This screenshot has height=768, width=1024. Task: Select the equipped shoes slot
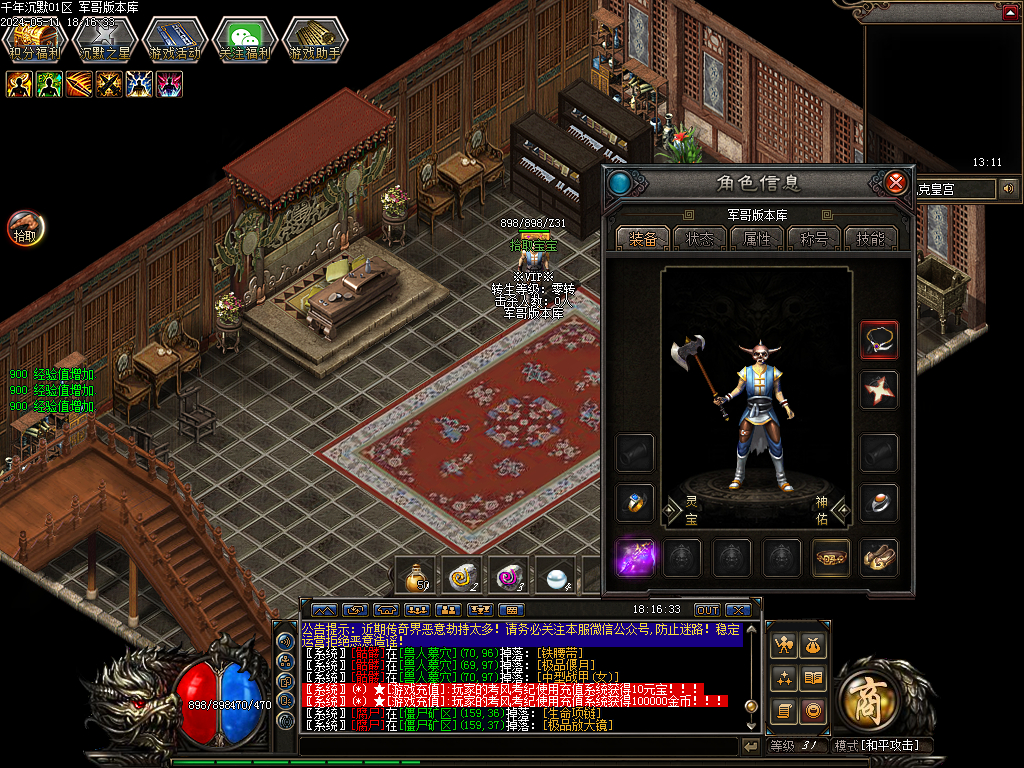click(879, 557)
